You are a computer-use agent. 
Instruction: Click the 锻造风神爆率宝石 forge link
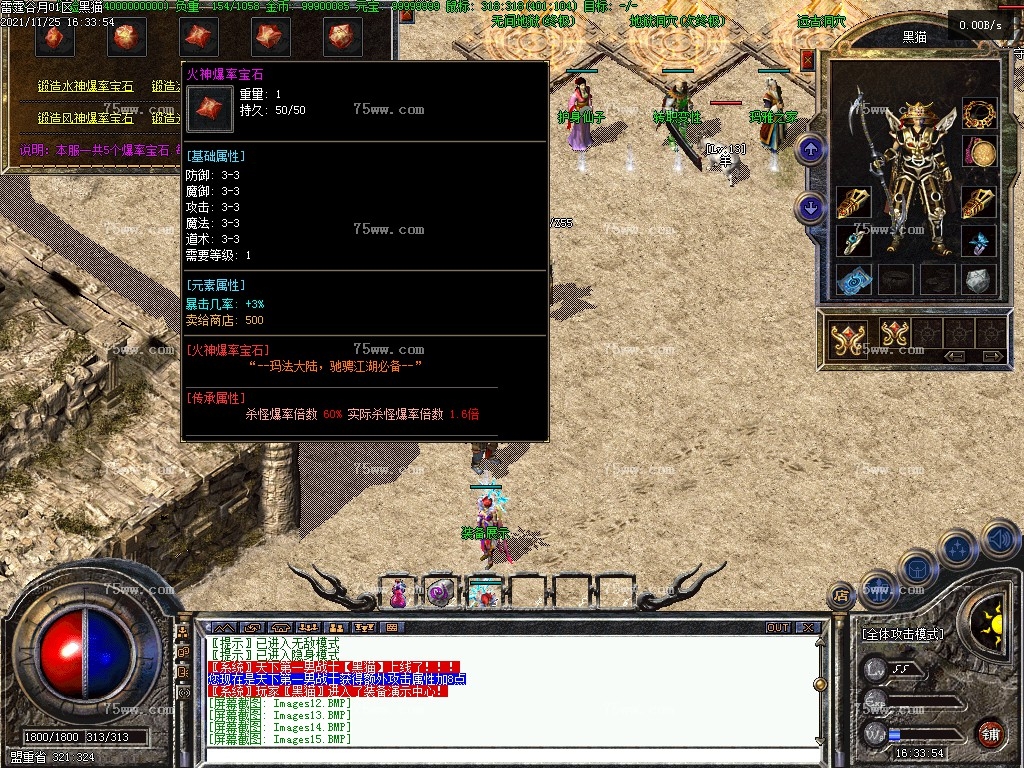[85, 118]
